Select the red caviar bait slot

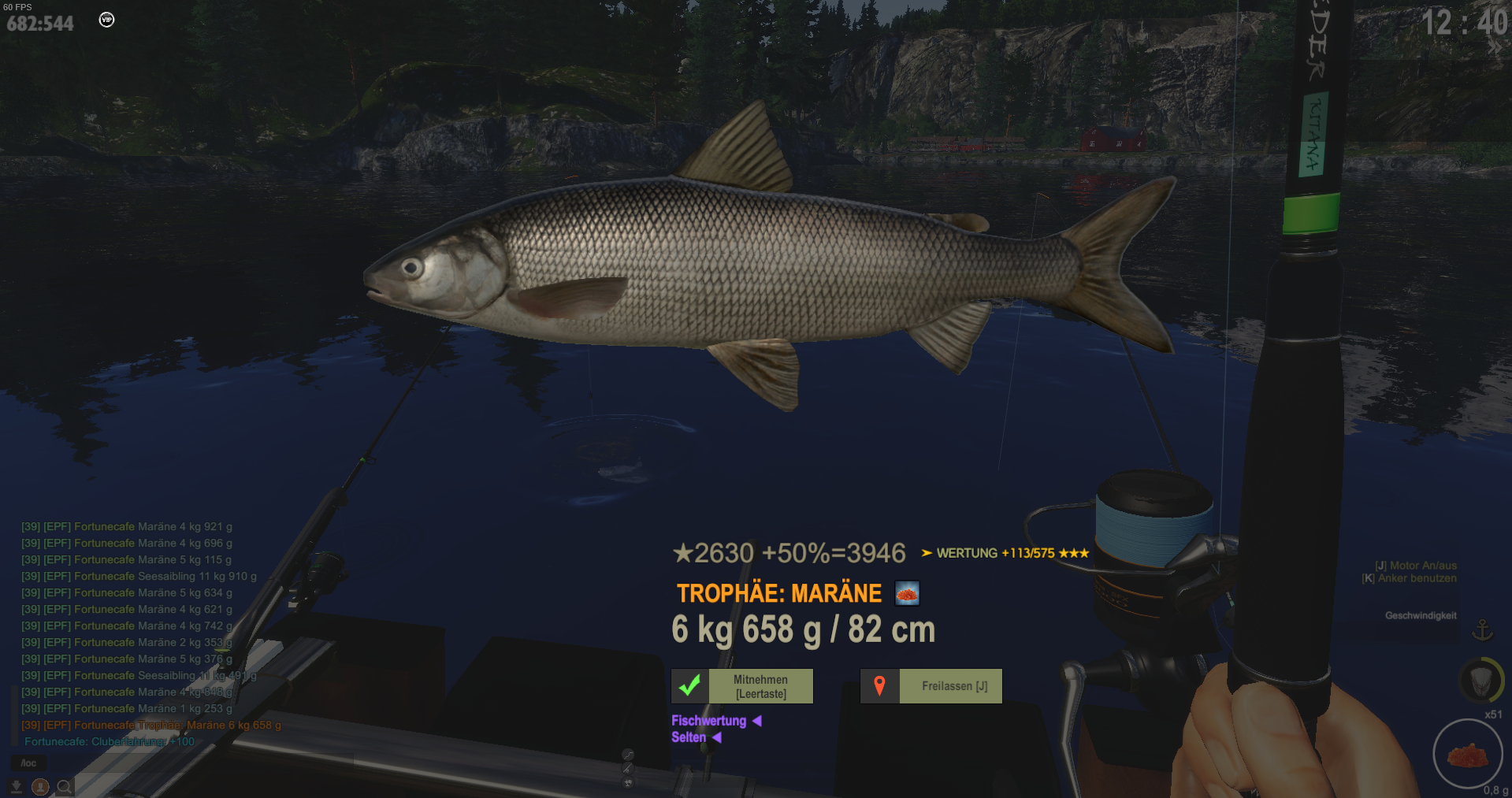click(1468, 755)
